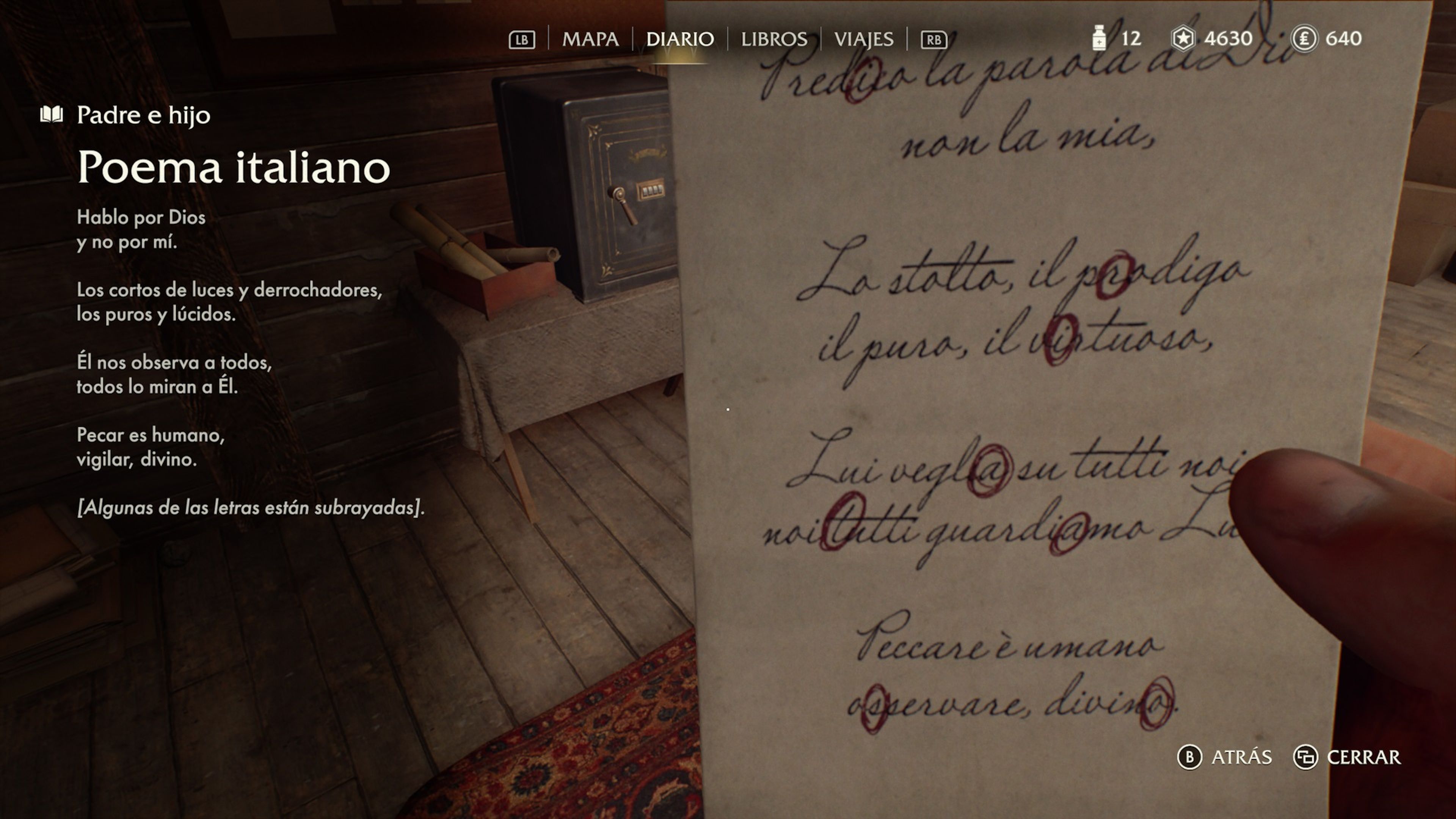Click the LB shoulder button icon
This screenshot has height=819, width=1456.
(x=523, y=39)
